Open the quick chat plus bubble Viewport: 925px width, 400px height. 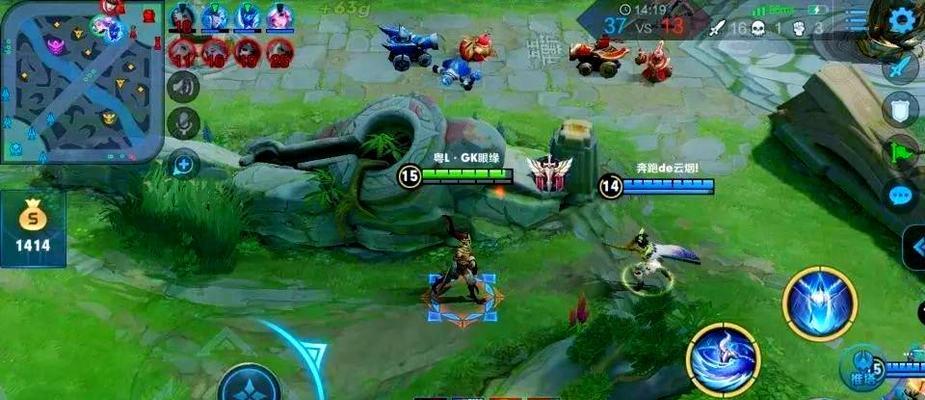[x=184, y=162]
